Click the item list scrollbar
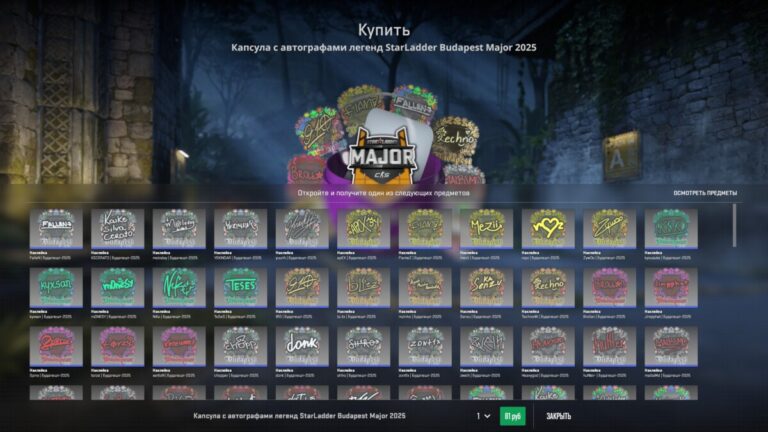Image resolution: width=768 pixels, height=432 pixels. tap(735, 225)
